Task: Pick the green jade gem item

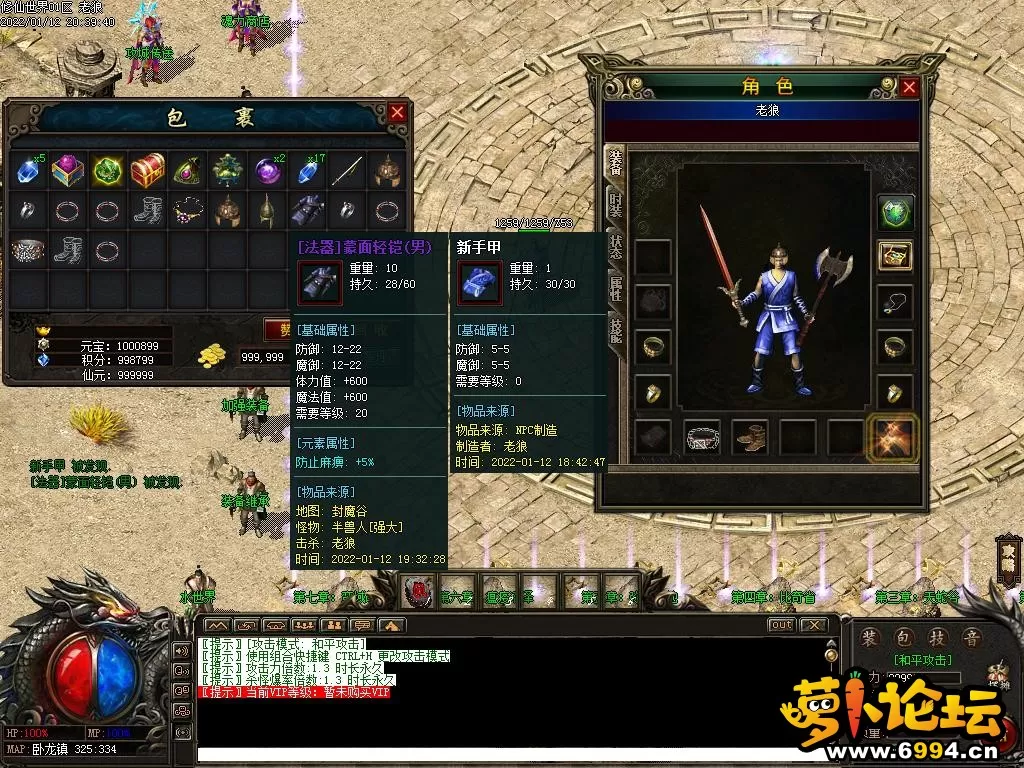Action: pyautogui.click(x=106, y=169)
